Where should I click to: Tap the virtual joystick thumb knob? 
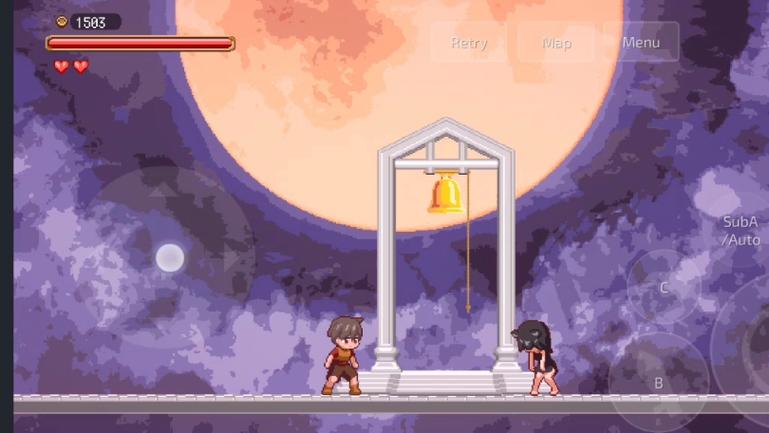[x=170, y=258]
